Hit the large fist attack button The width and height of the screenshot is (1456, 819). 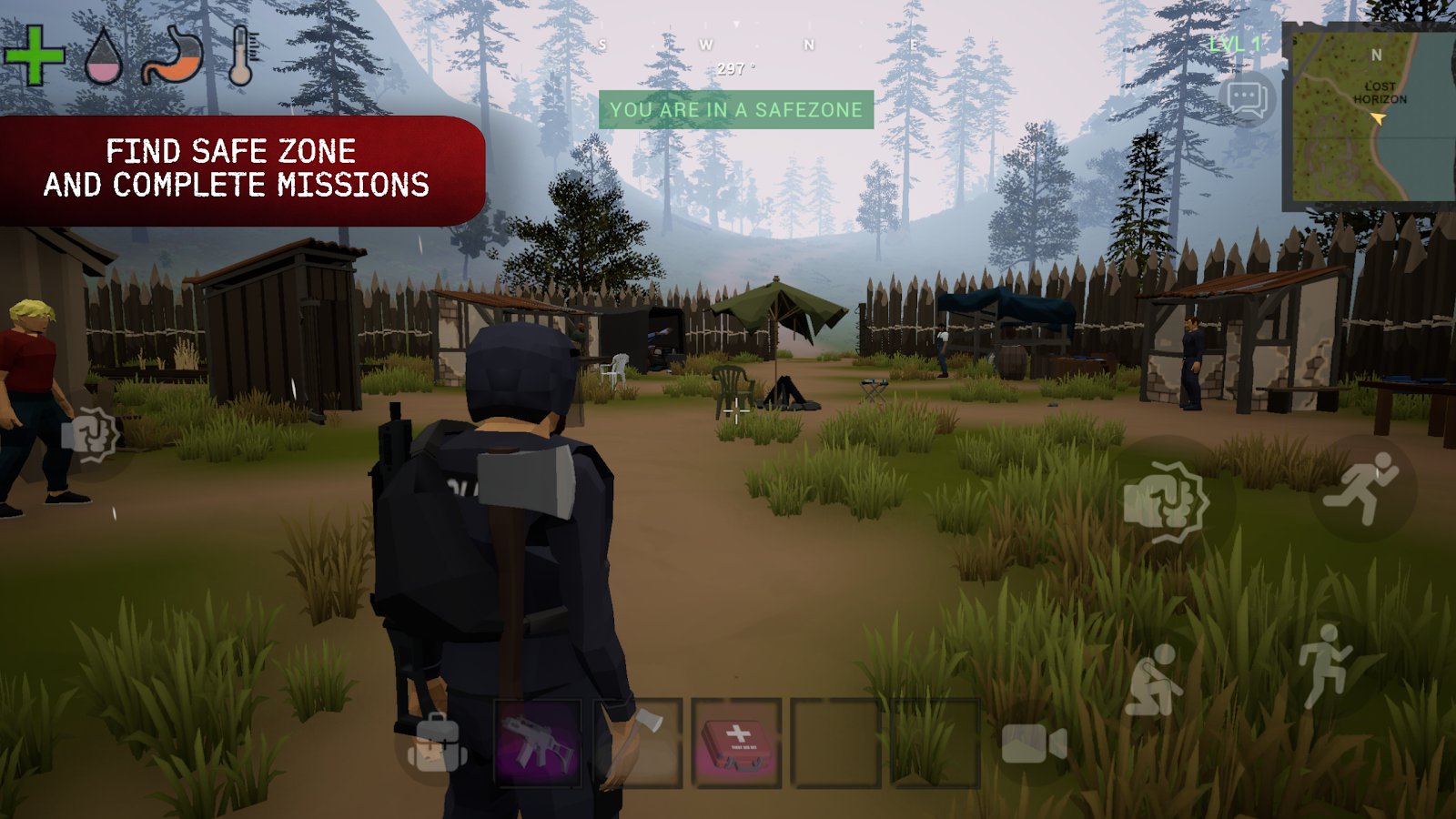(x=1166, y=501)
